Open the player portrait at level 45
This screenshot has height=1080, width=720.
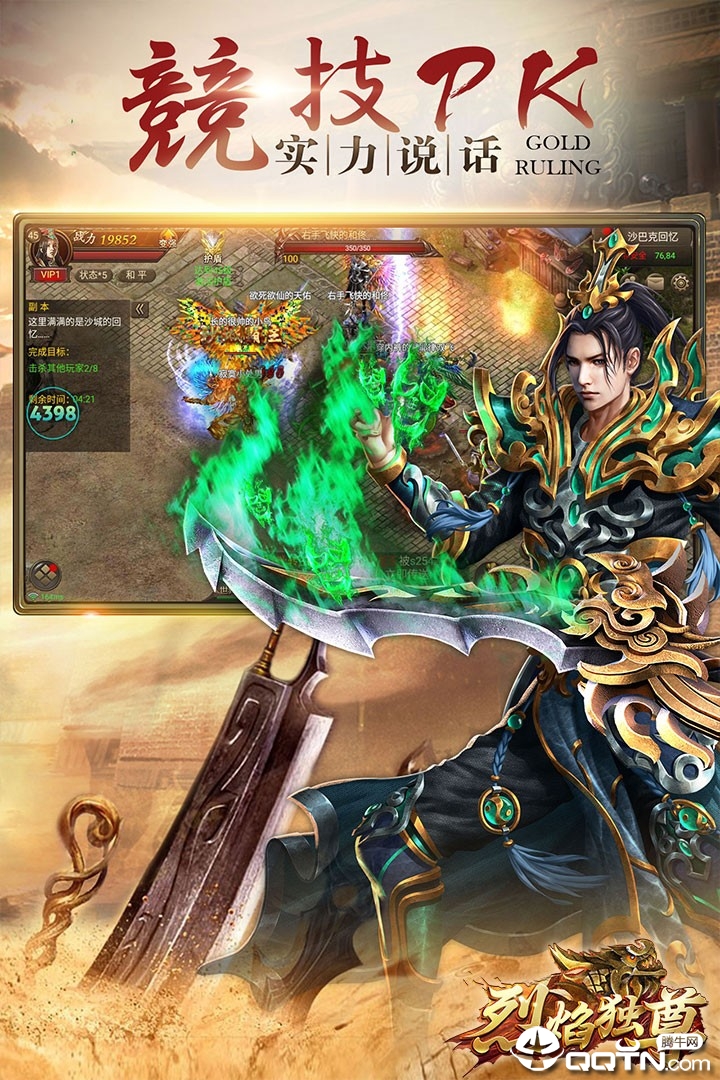point(48,245)
